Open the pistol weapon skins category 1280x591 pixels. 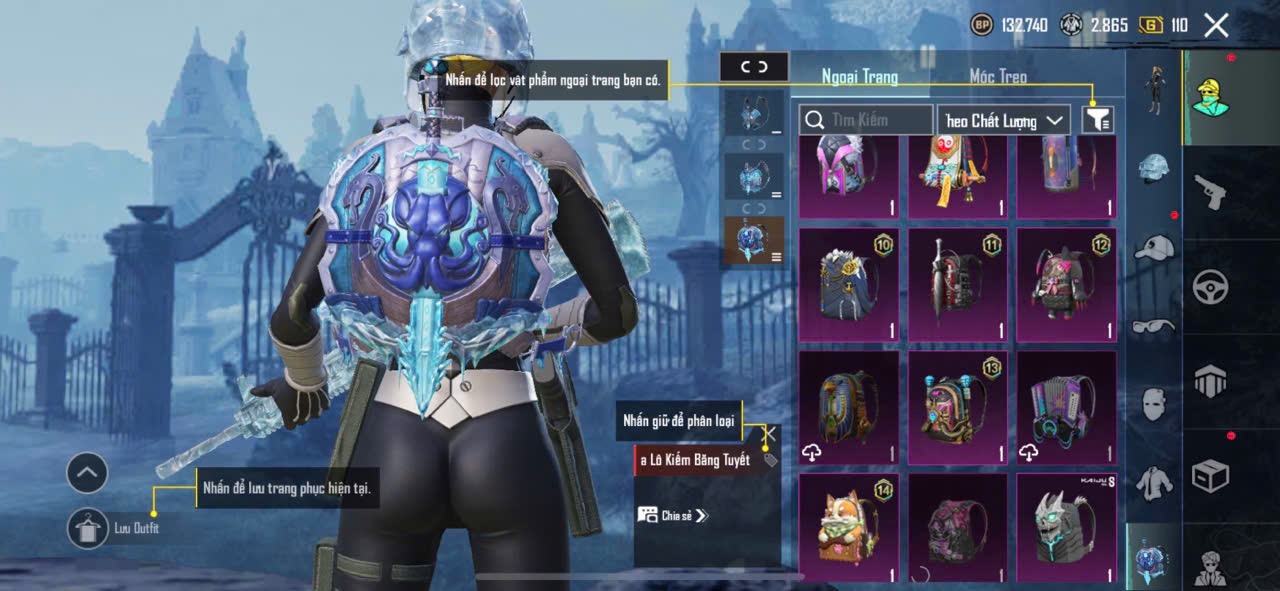1210,192
